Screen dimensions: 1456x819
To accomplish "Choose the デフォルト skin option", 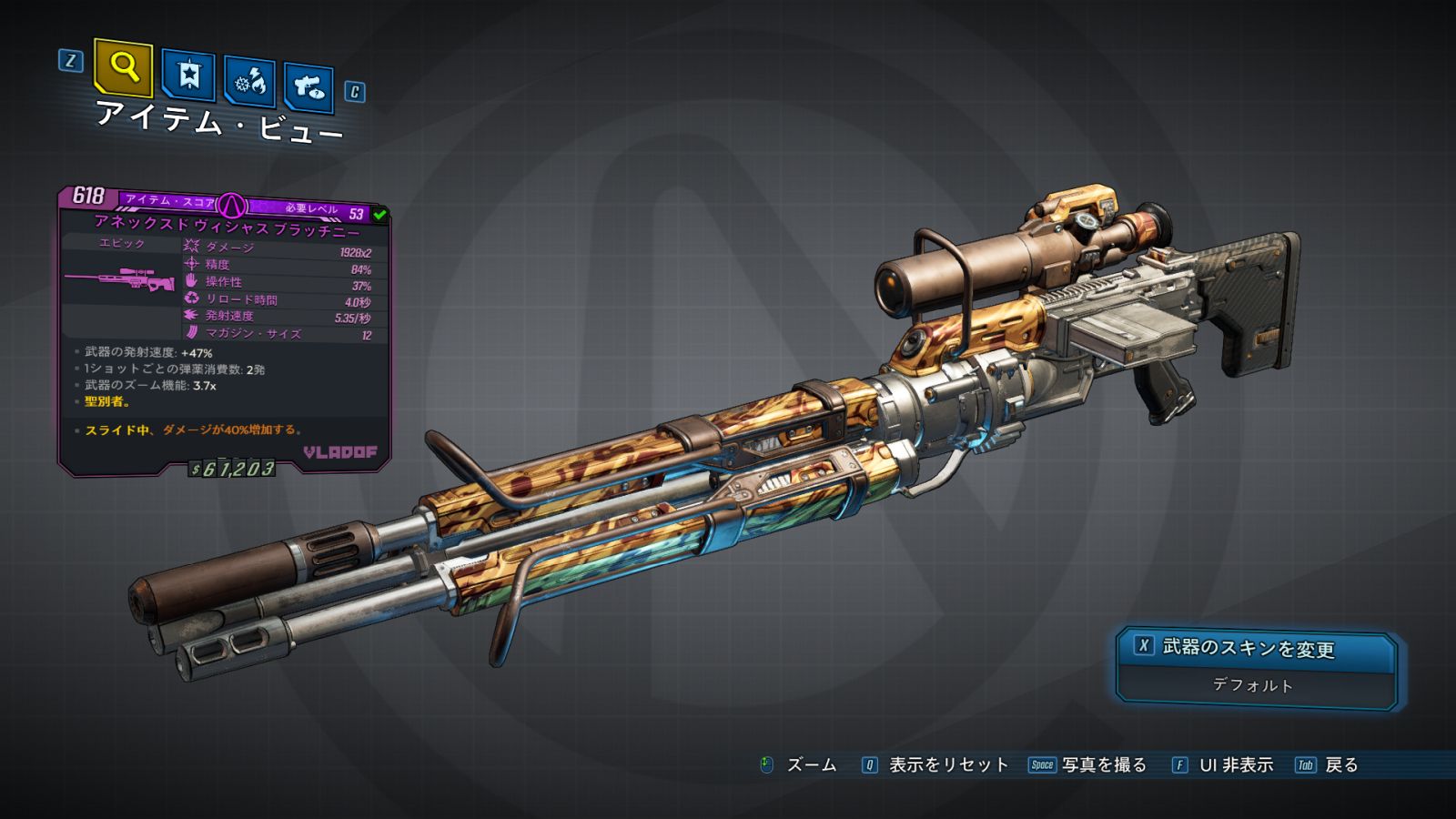I will pyautogui.click(x=1254, y=686).
